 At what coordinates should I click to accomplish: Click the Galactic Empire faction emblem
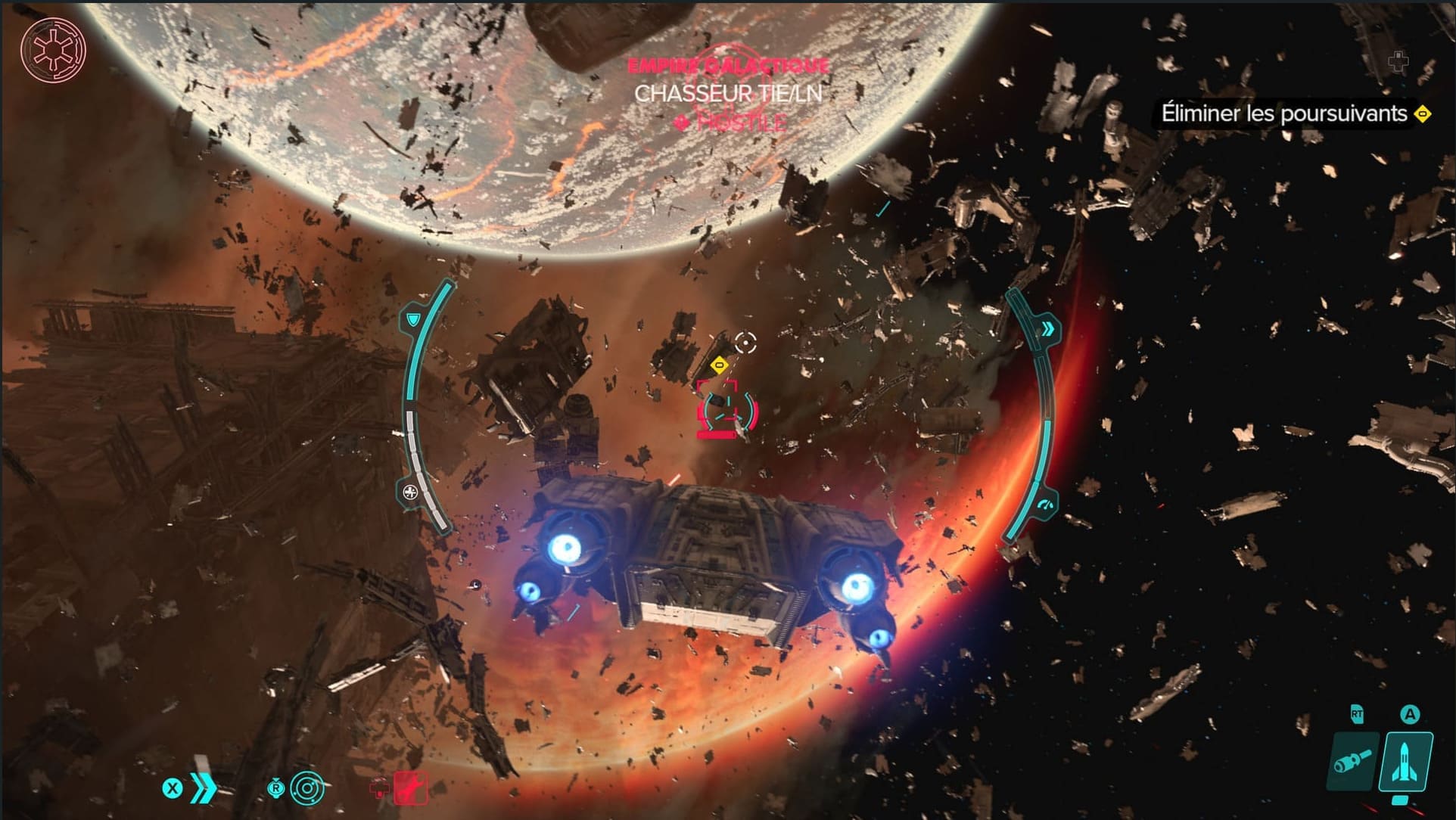tap(53, 50)
